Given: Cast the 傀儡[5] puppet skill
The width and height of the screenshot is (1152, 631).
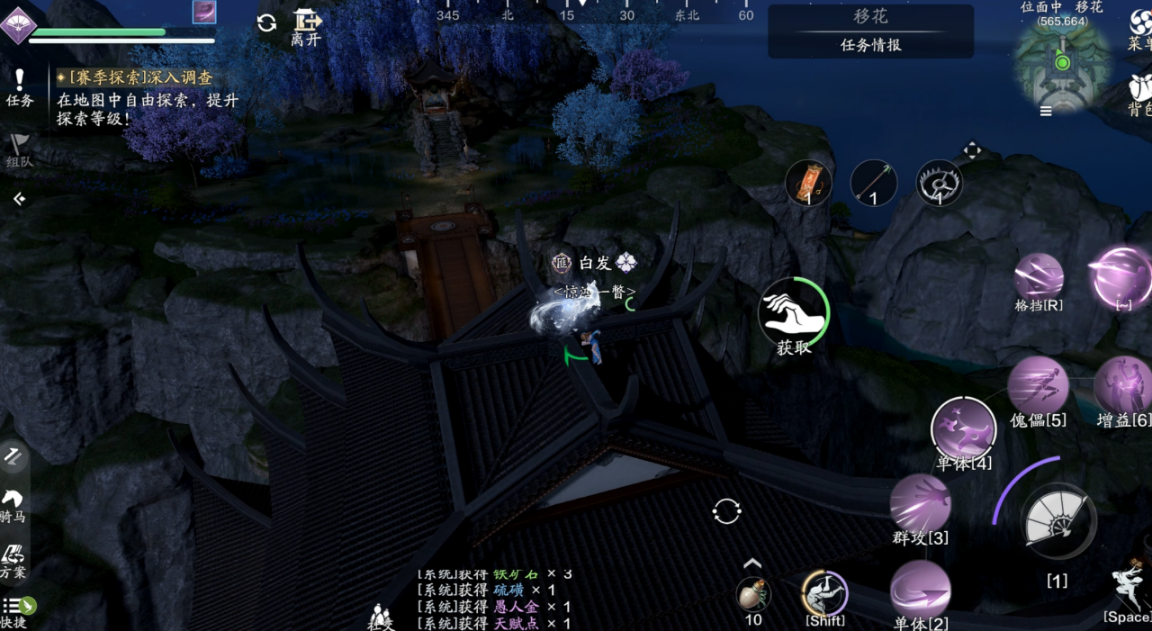Looking at the screenshot, I should coord(1038,386).
